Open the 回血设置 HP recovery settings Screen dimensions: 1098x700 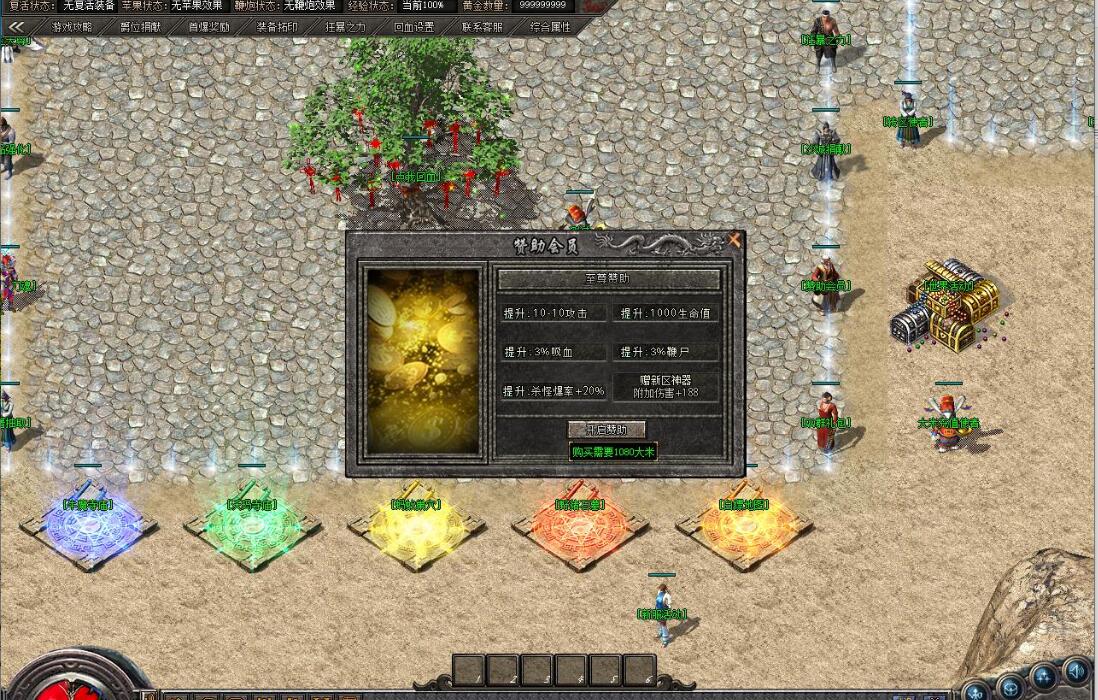414,27
